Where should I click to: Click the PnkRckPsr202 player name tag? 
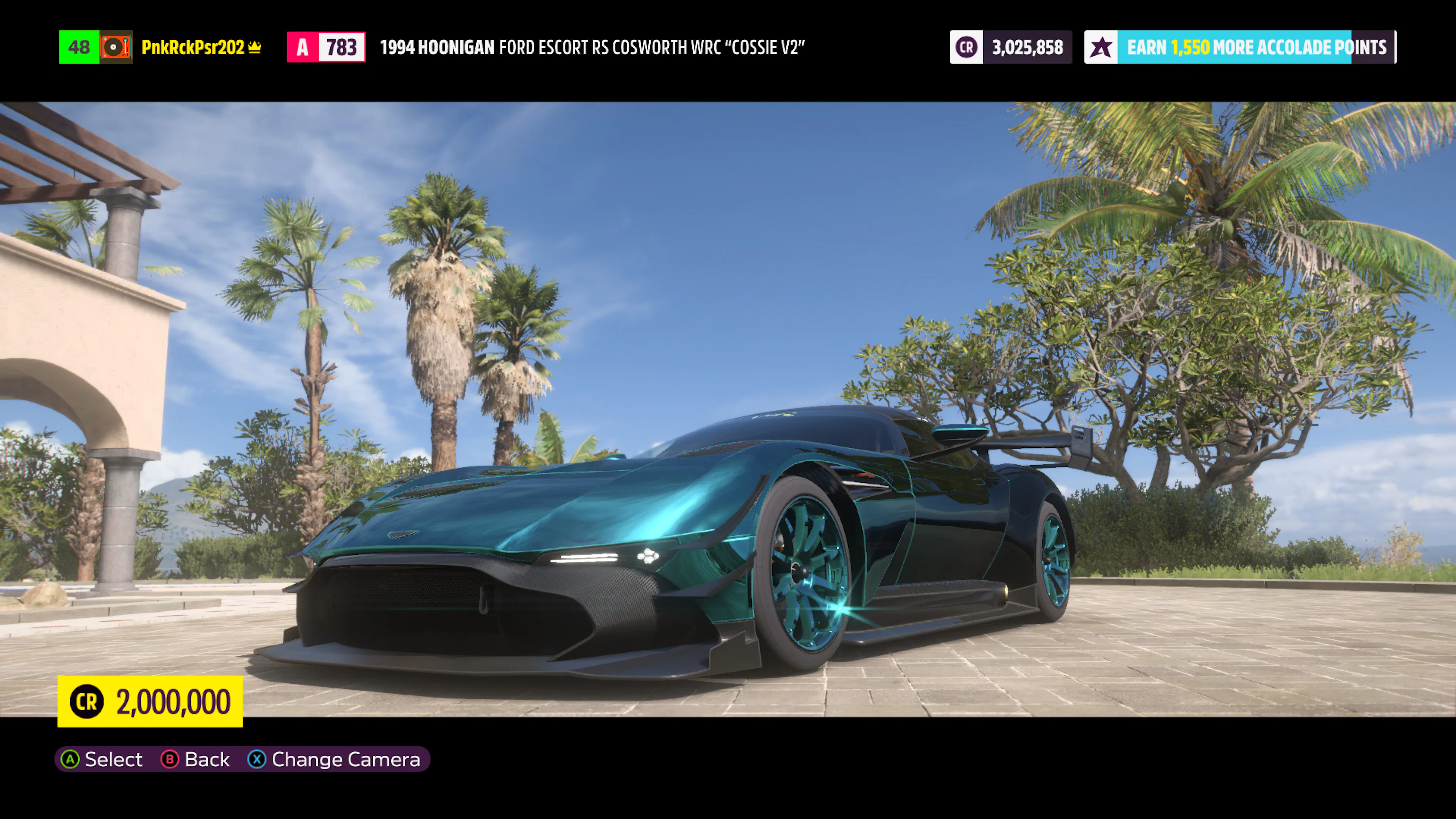193,47
